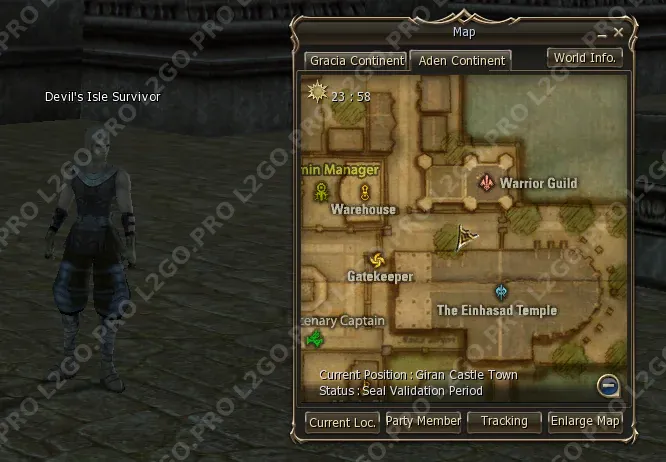This screenshot has height=462, width=666.
Task: Select the Gatekeeper marker icon
Action: point(377,258)
